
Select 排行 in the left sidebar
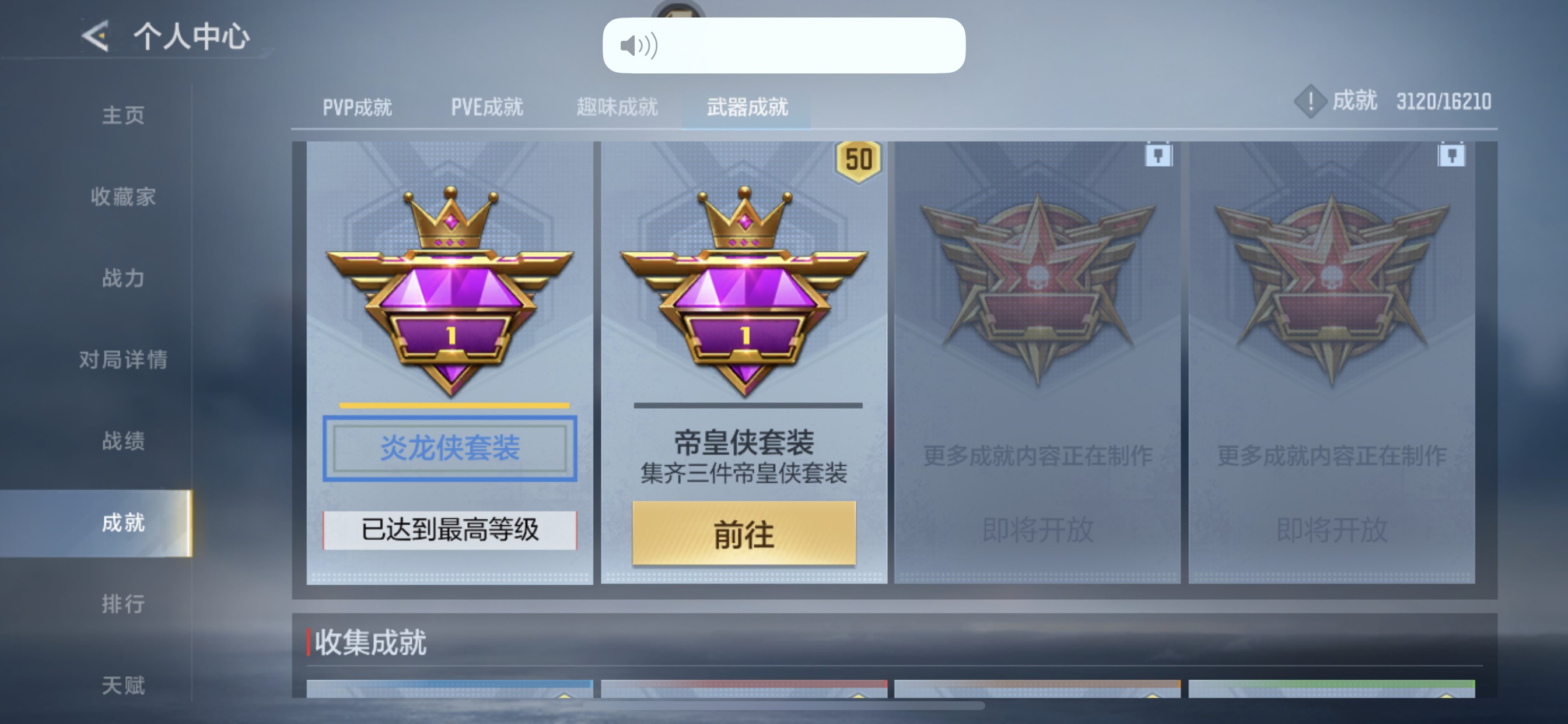point(121,604)
